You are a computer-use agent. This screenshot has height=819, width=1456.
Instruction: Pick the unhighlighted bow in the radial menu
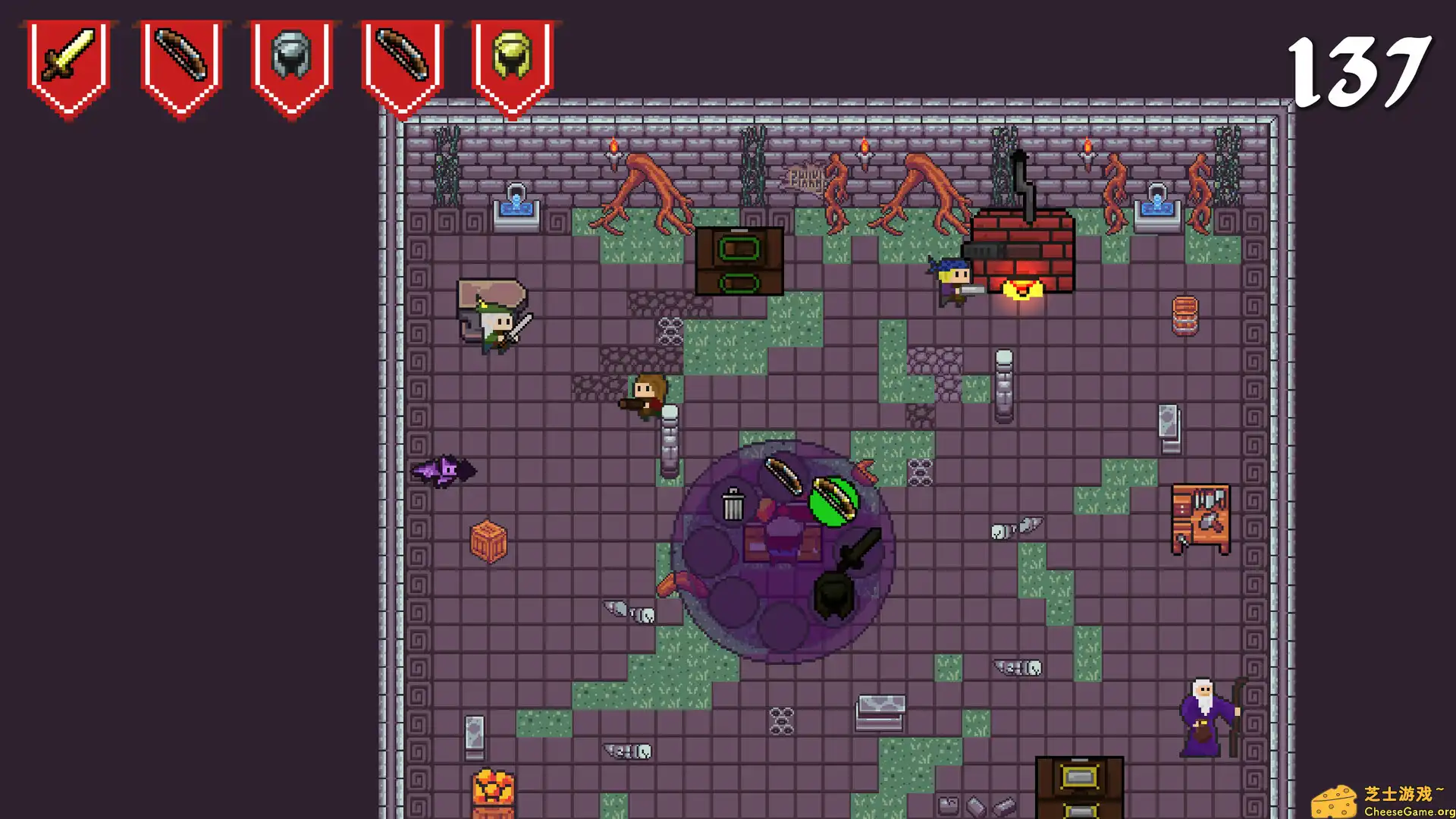(783, 475)
